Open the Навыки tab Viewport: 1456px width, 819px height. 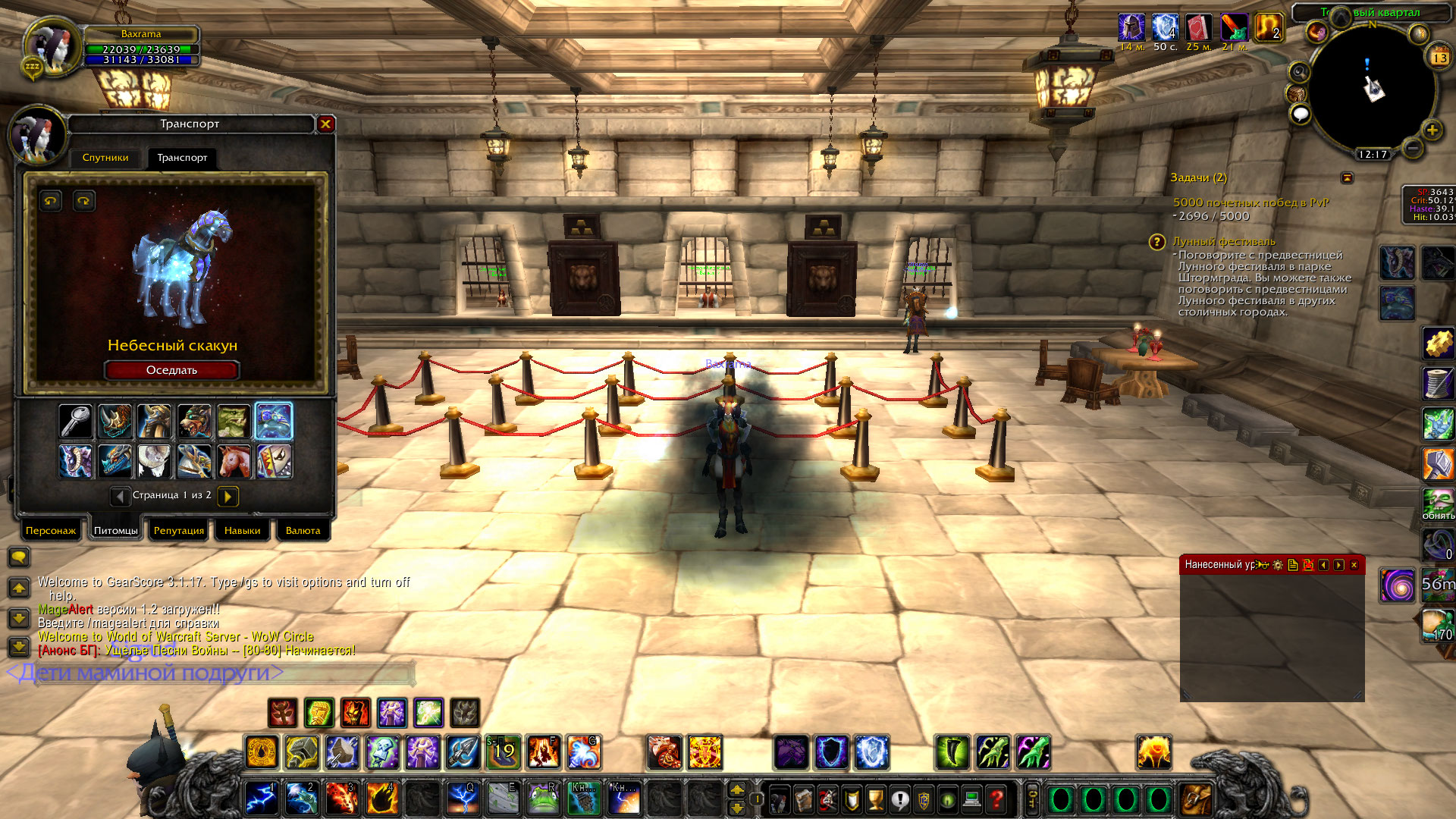pos(242,531)
